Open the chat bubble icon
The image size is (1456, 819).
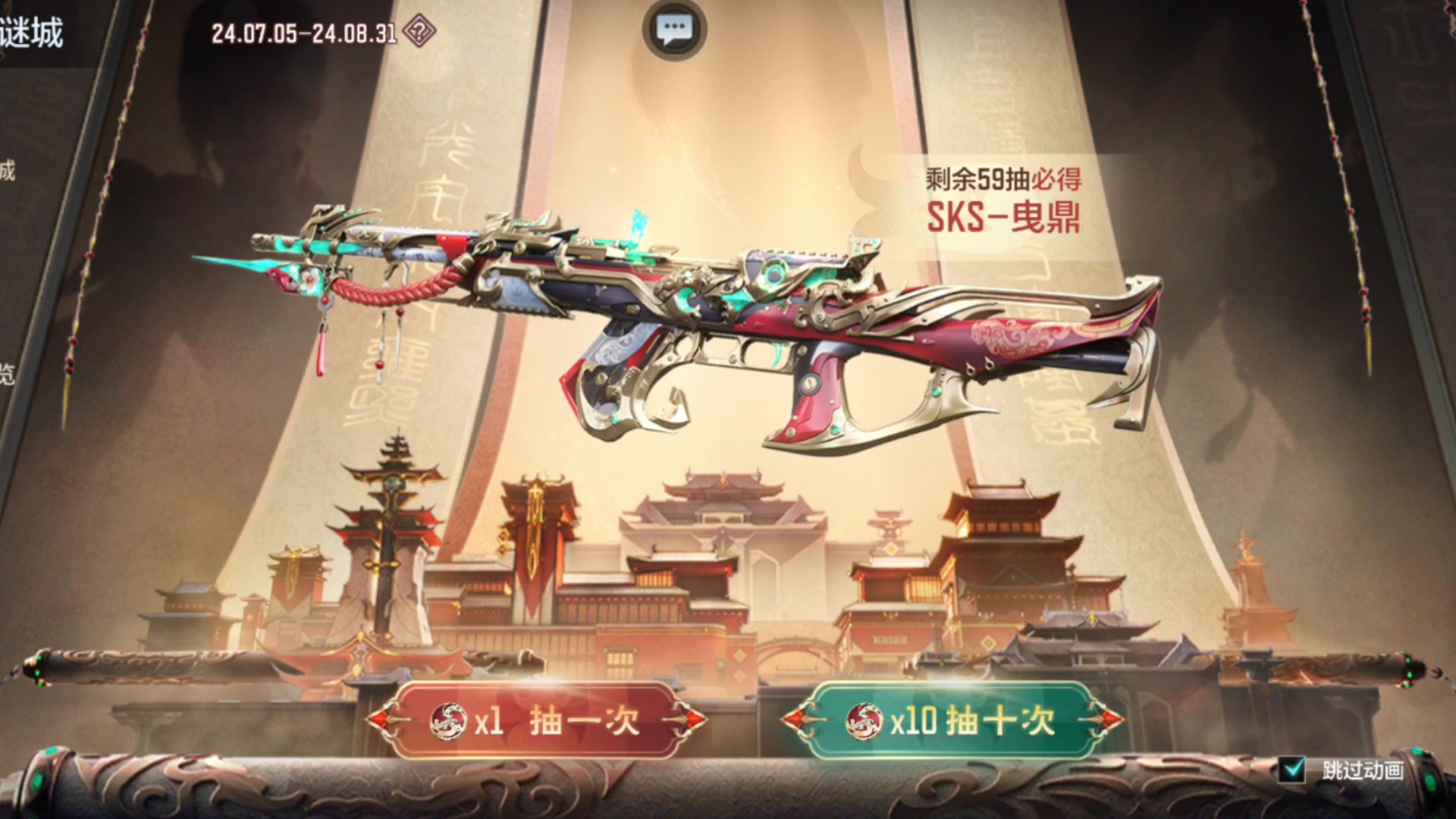(x=674, y=30)
